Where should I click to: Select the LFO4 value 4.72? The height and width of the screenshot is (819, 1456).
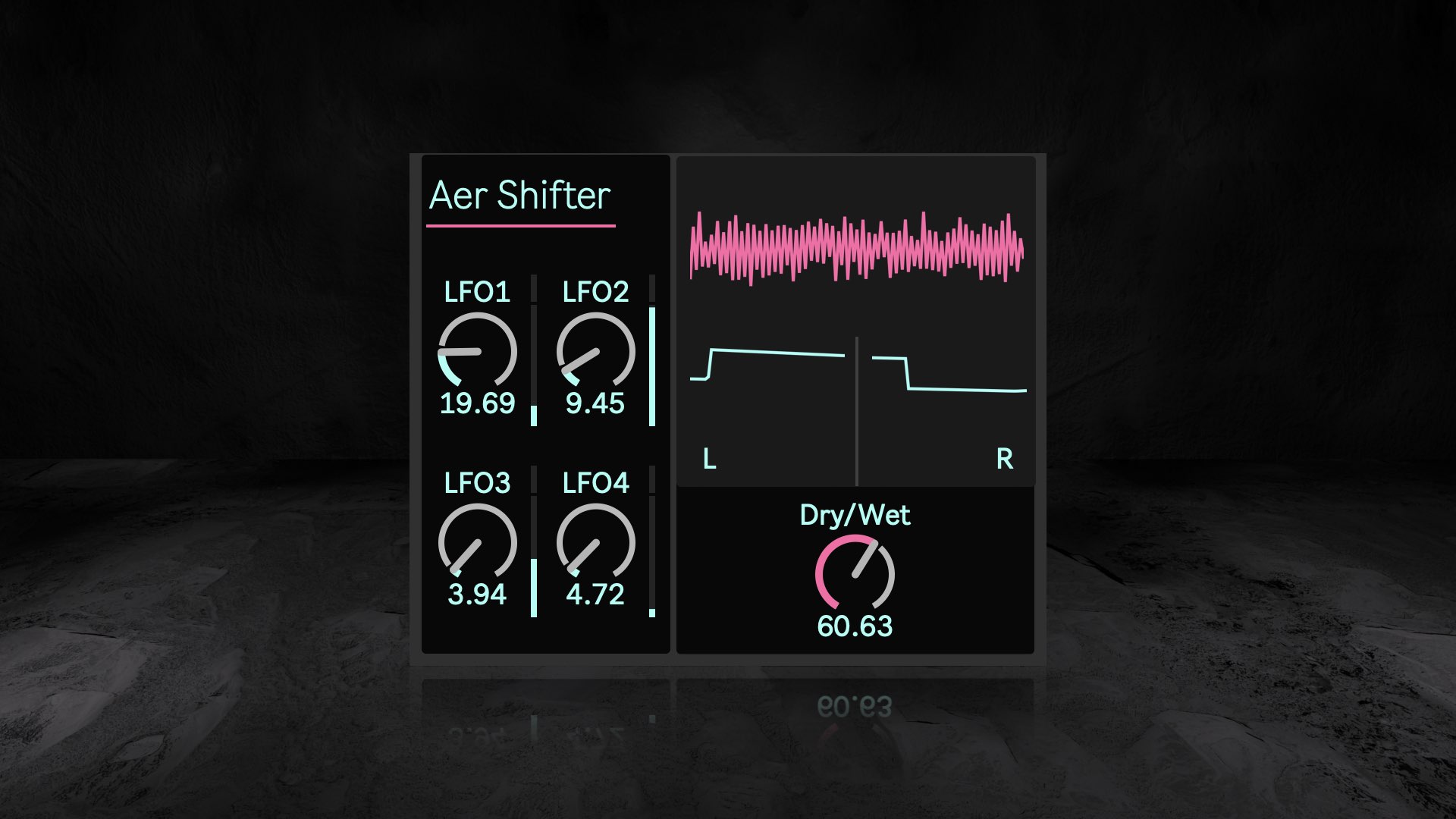pos(595,595)
